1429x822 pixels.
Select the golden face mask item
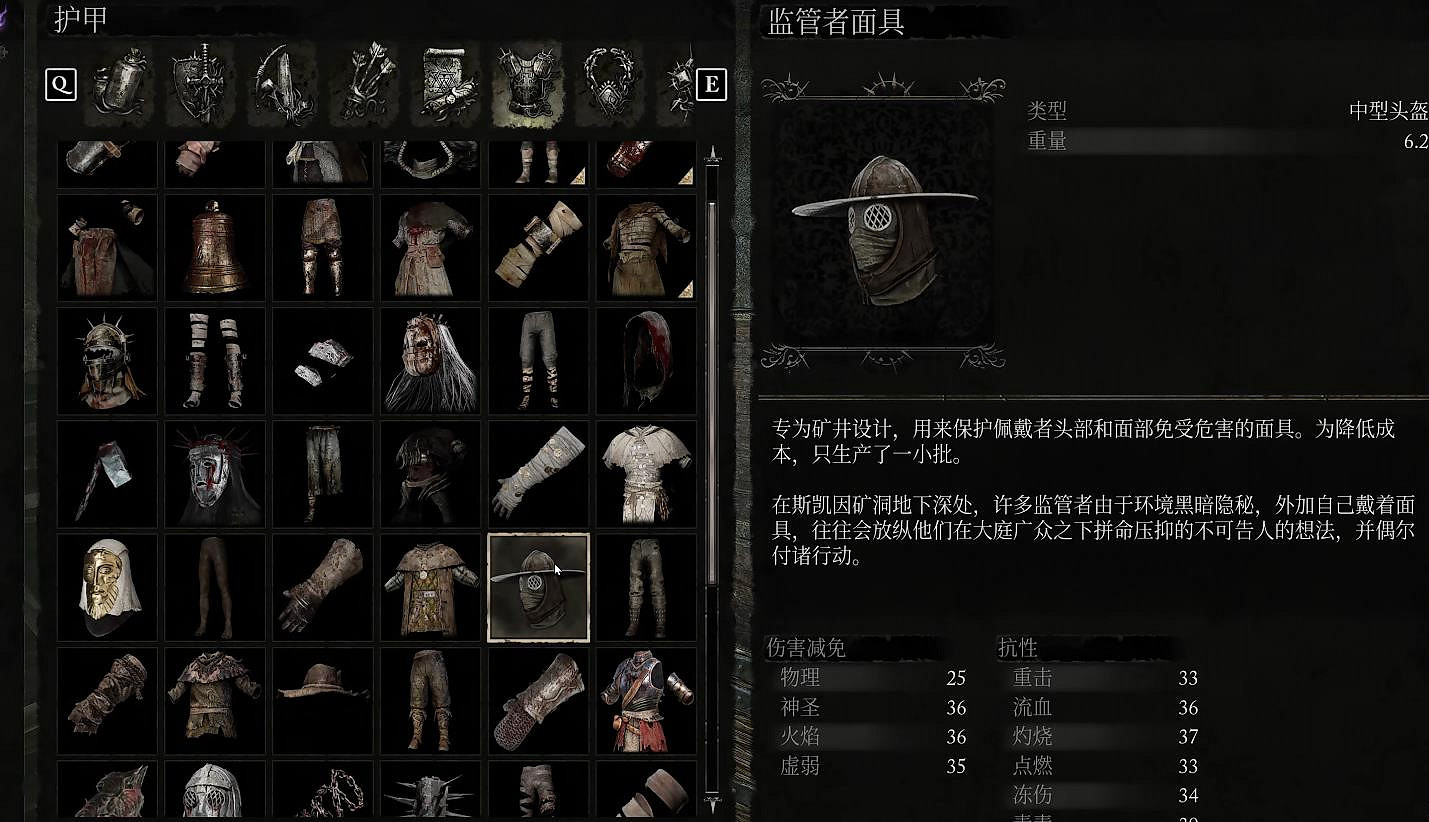pyautogui.click(x=107, y=587)
